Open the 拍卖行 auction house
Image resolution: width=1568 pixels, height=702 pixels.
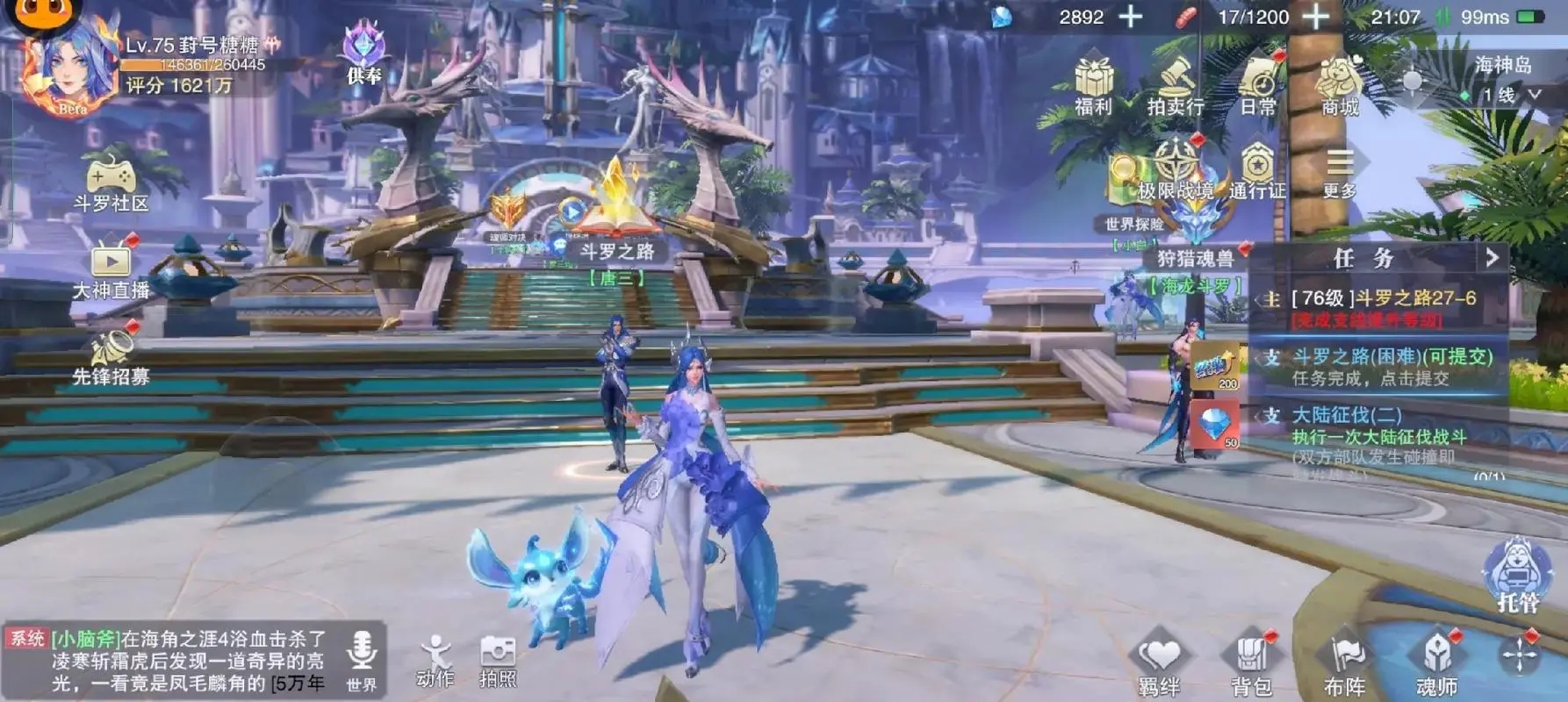(x=1176, y=88)
